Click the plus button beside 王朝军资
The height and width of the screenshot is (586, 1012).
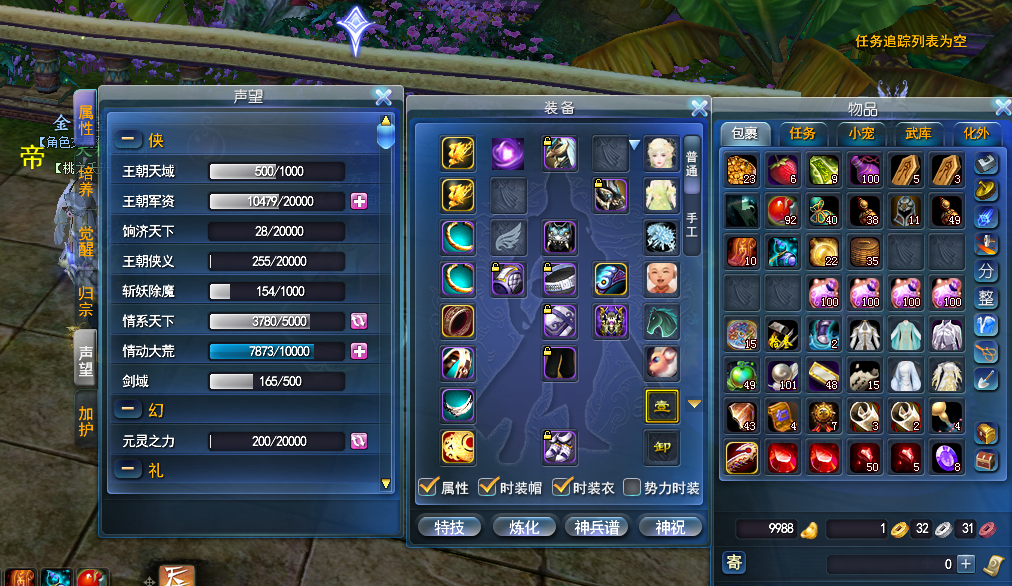[359, 201]
